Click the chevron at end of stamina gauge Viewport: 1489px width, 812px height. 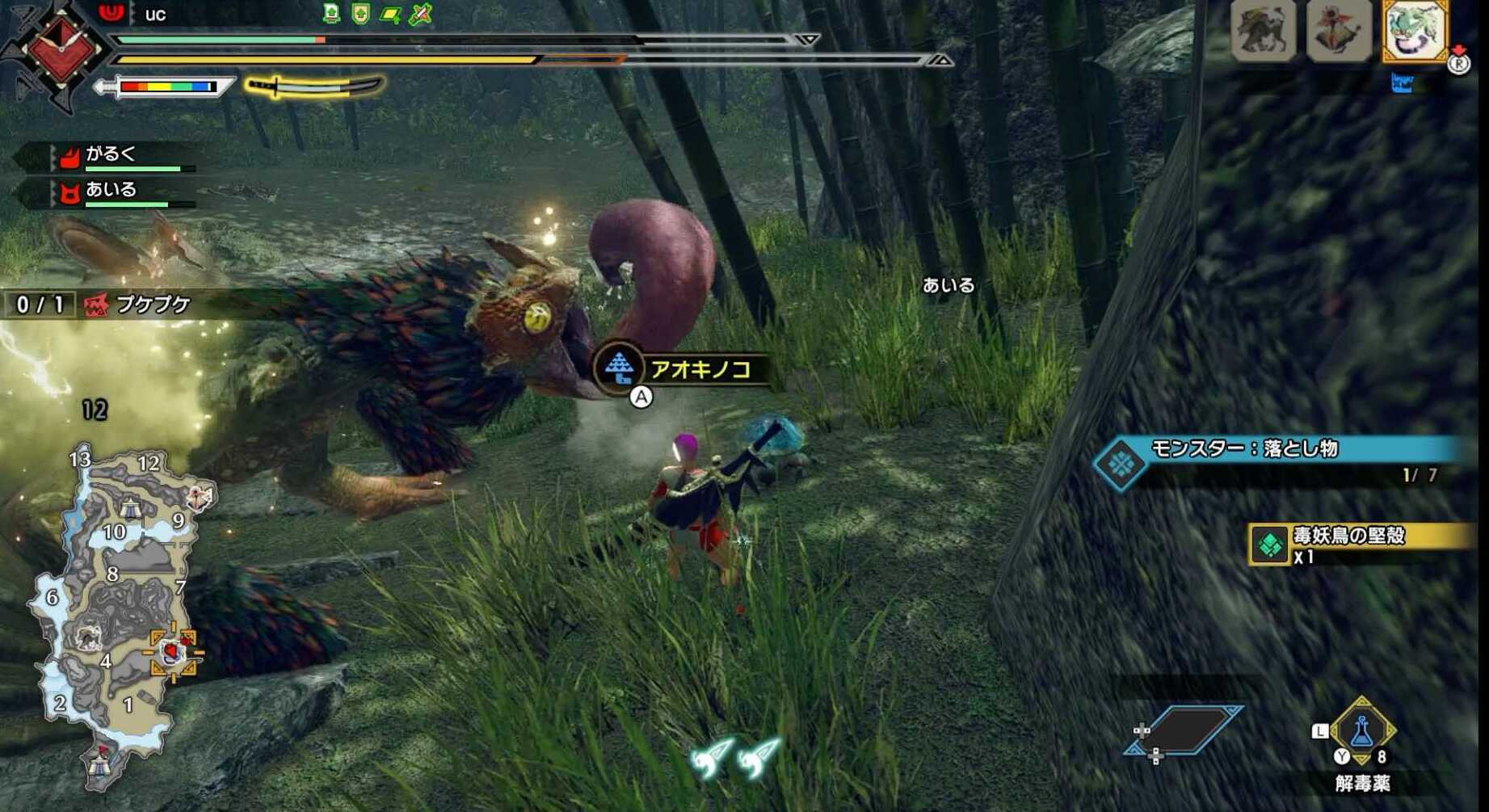coord(940,58)
